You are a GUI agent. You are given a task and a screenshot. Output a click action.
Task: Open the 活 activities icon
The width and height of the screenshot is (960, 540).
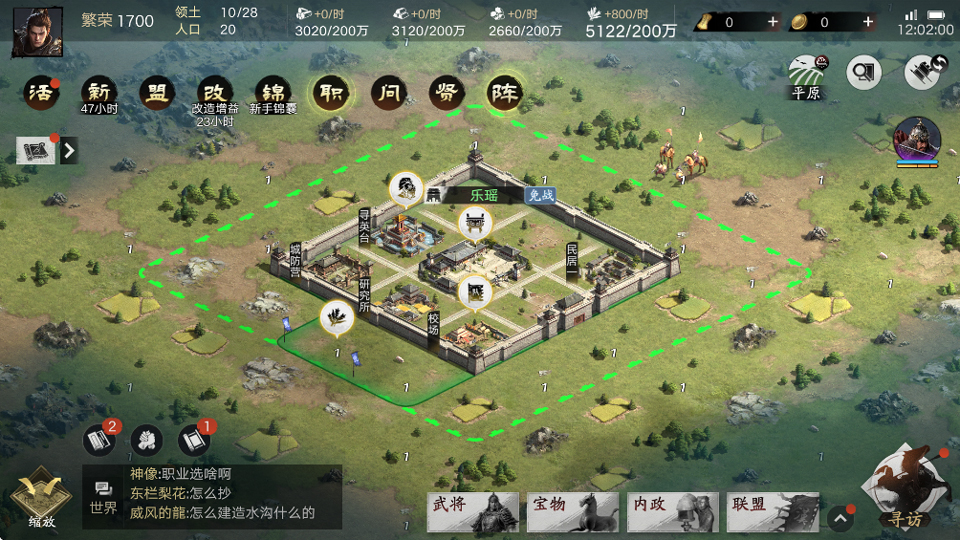[x=40, y=94]
